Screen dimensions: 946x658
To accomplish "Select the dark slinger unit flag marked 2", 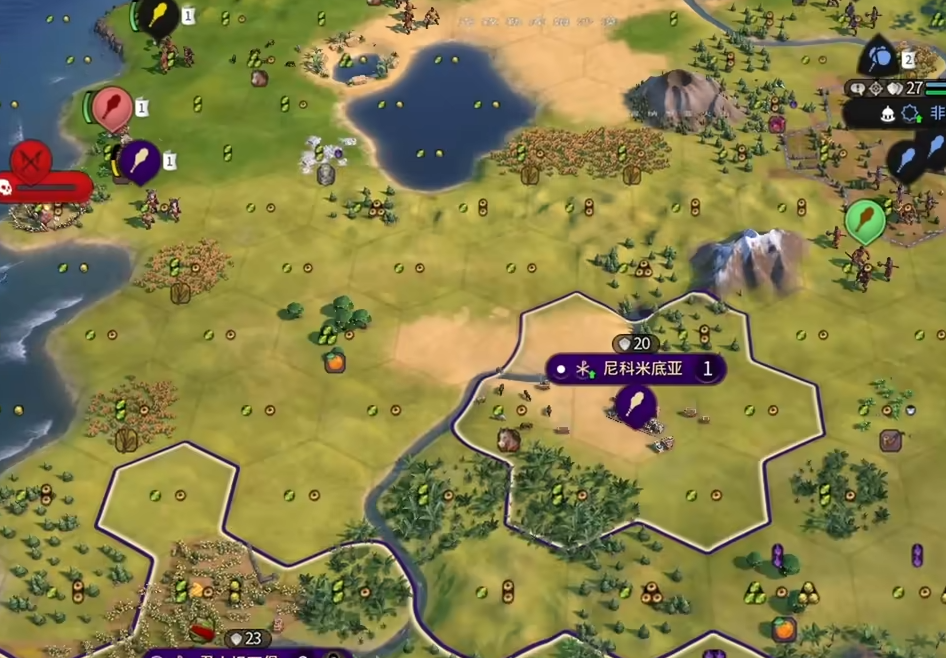I will [880, 56].
